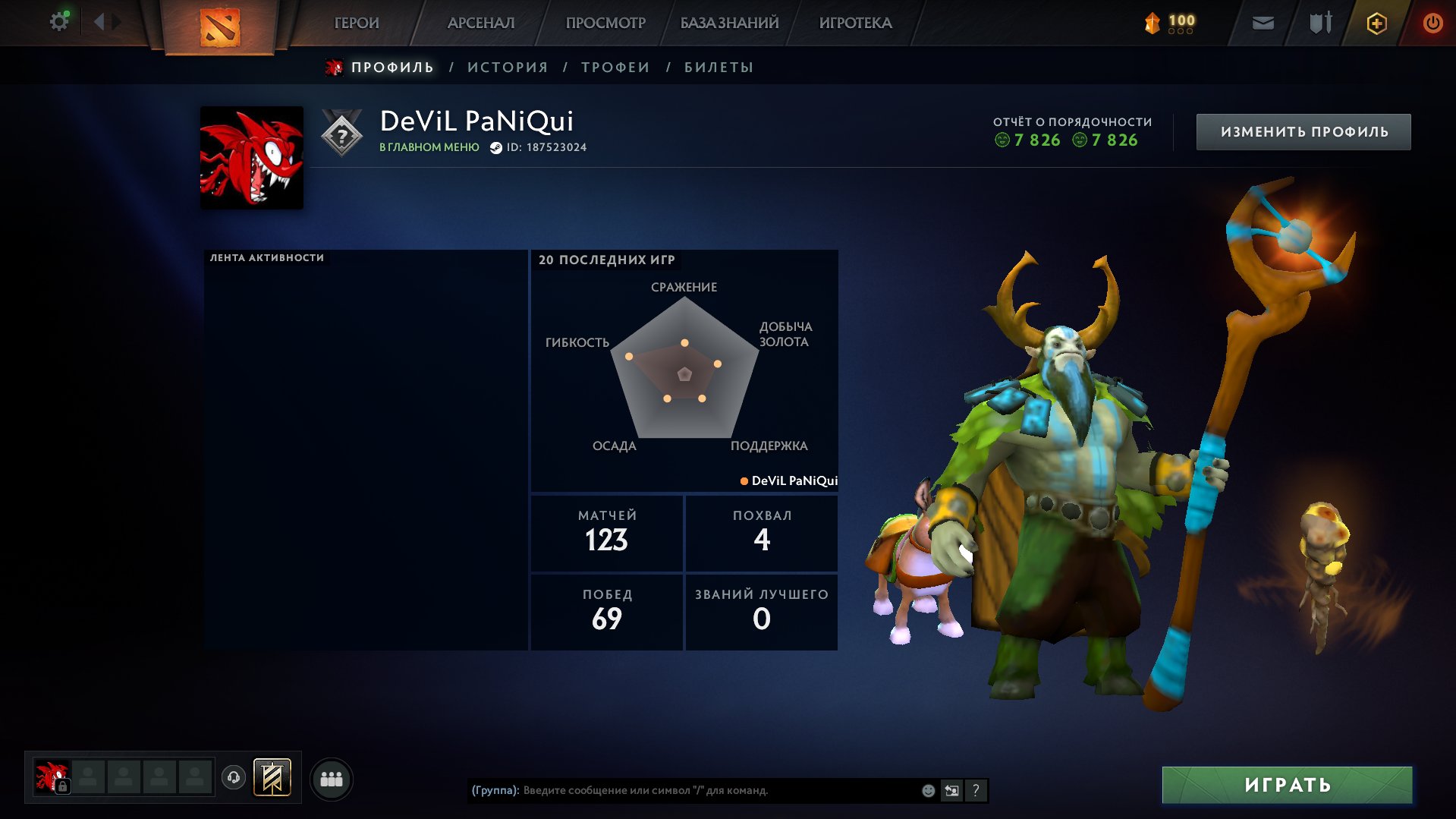Toggle the voice chat headset icon
Screen dimensions: 1456x819
(234, 777)
